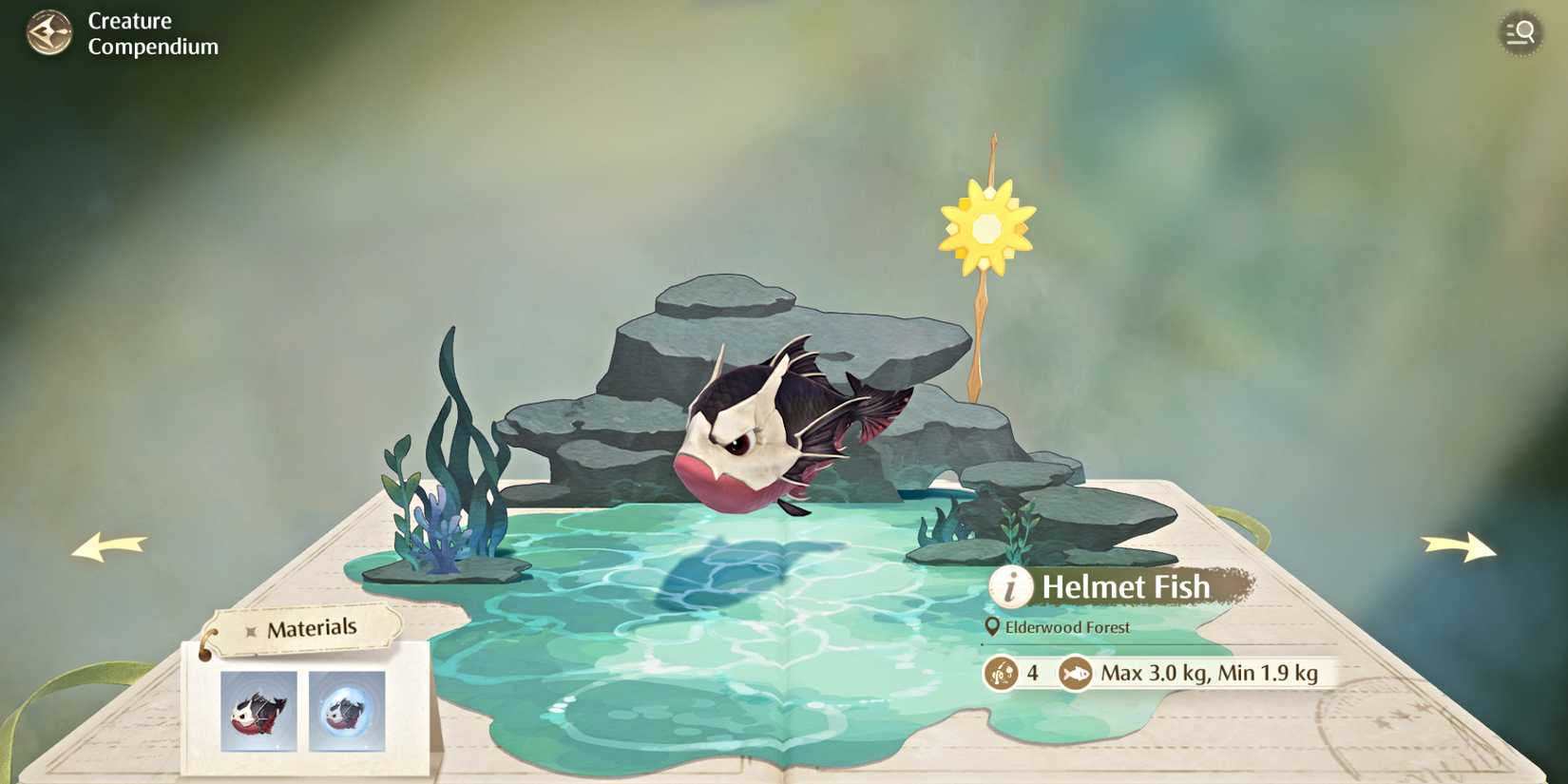This screenshot has height=784, width=1568.
Task: Click the Helmet Fish name banner
Action: coord(1125,587)
